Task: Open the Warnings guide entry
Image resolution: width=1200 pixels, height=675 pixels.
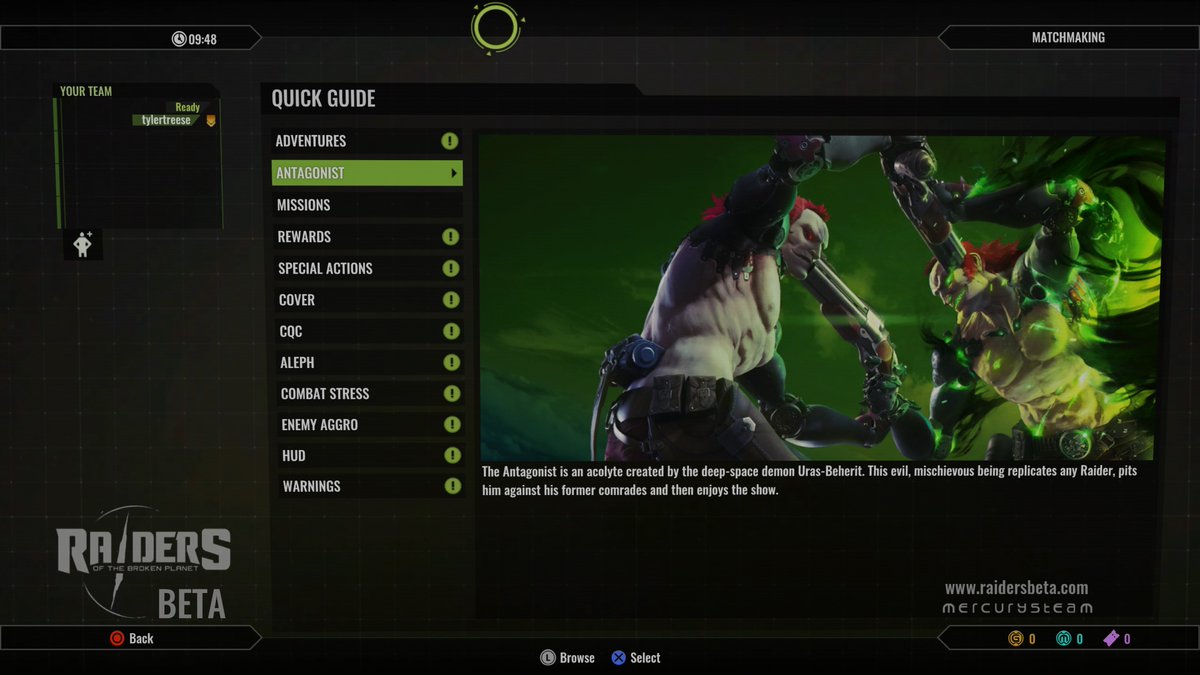Action: [366, 486]
